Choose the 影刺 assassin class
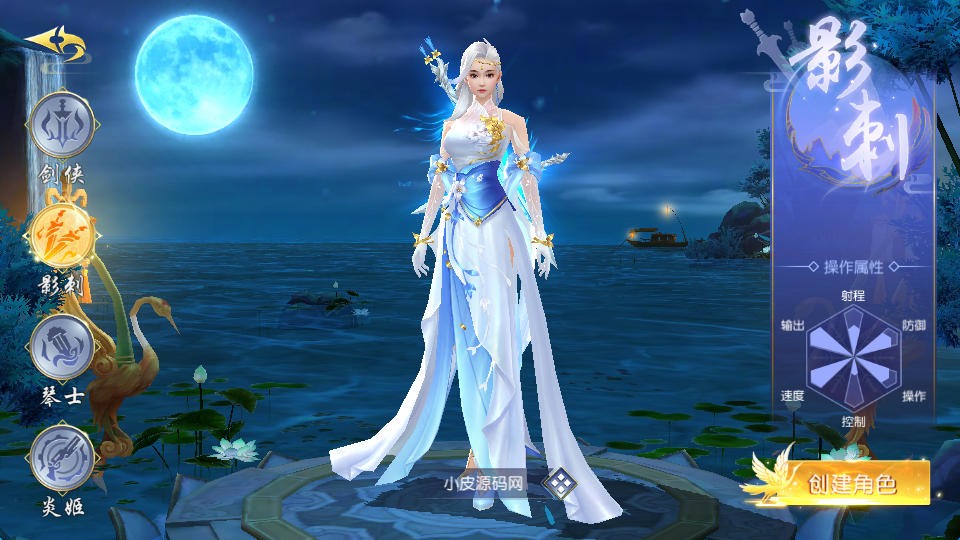The width and height of the screenshot is (960, 540). (x=62, y=236)
